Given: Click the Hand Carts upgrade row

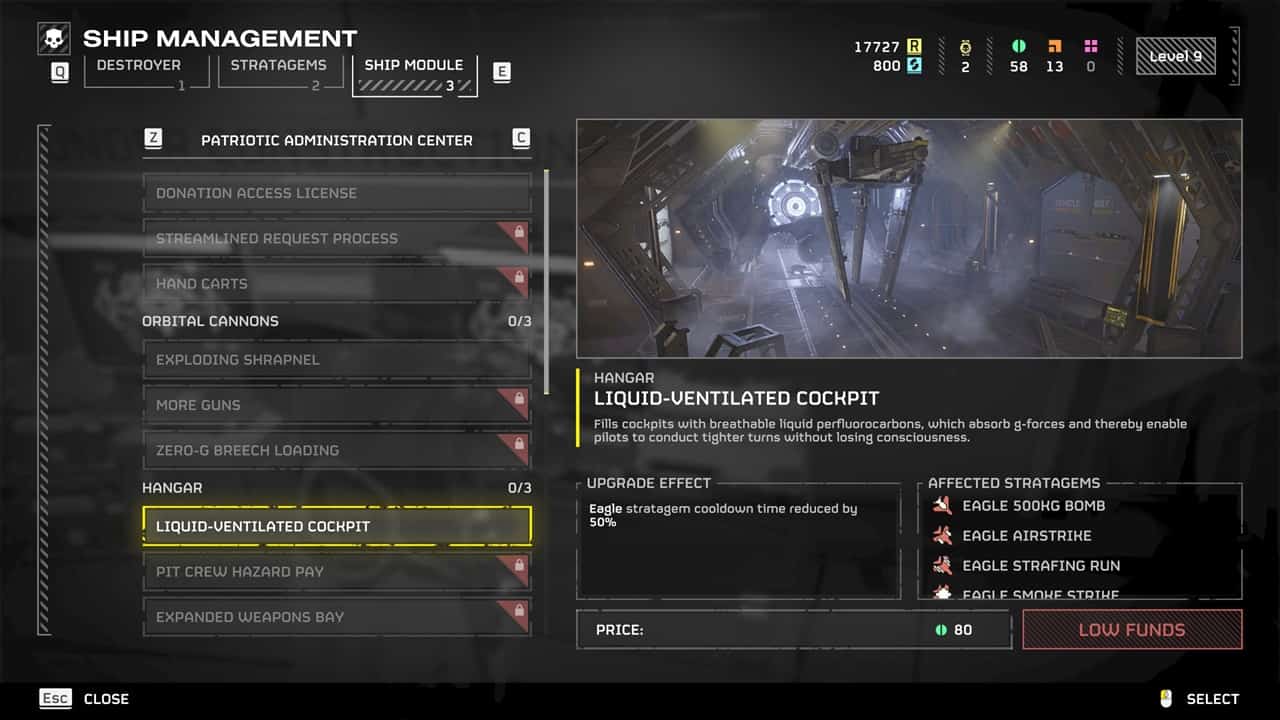Looking at the screenshot, I should [336, 284].
